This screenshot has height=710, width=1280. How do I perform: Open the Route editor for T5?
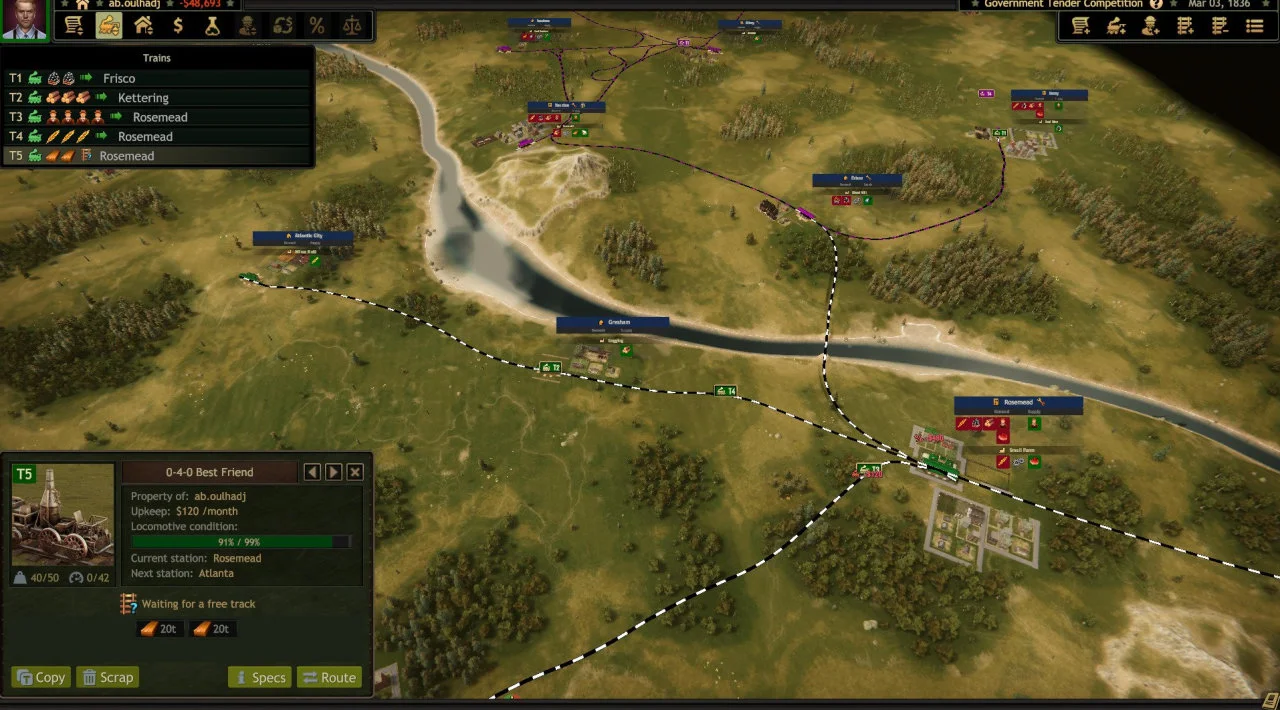328,677
